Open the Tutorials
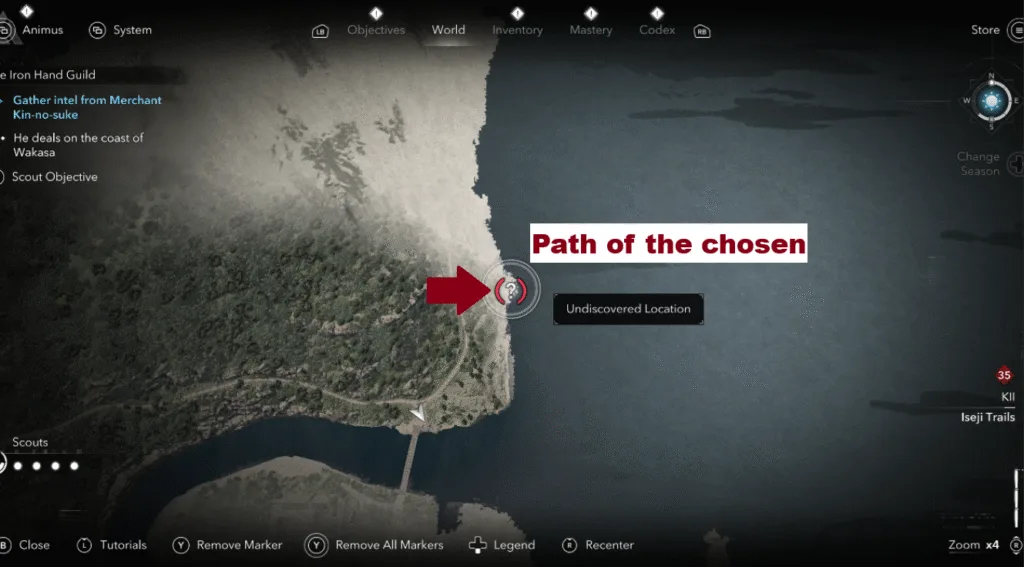Image resolution: width=1024 pixels, height=567 pixels. pyautogui.click(x=122, y=545)
